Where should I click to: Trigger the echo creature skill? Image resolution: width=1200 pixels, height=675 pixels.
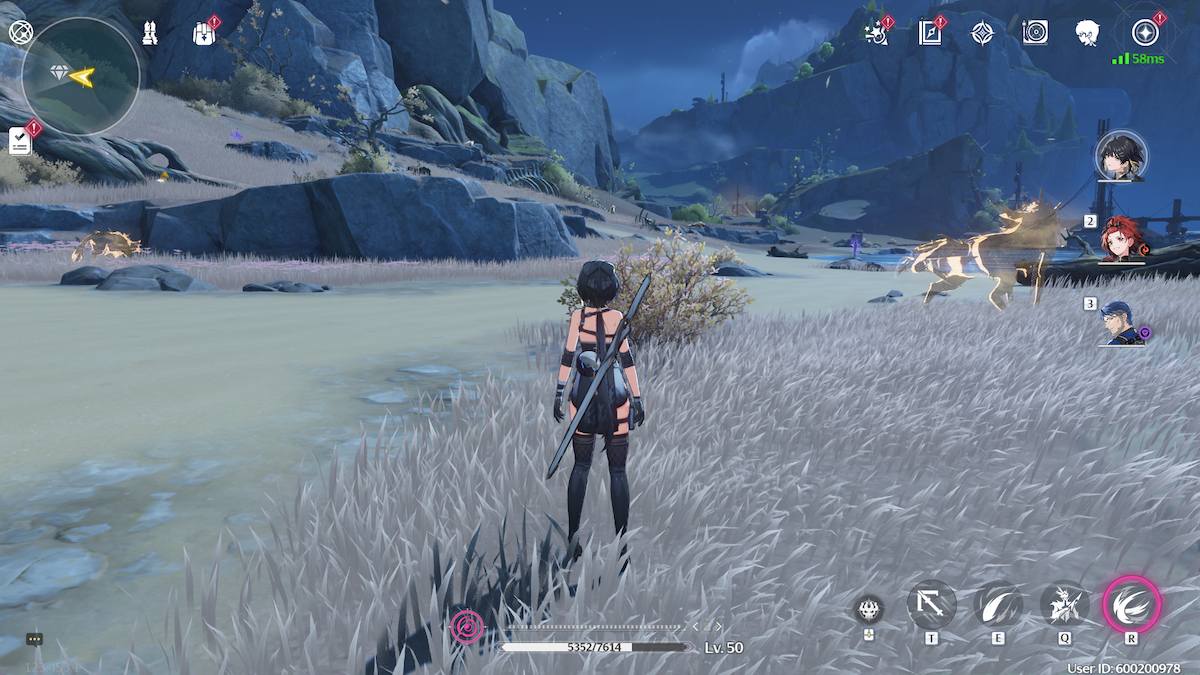[x=1064, y=605]
